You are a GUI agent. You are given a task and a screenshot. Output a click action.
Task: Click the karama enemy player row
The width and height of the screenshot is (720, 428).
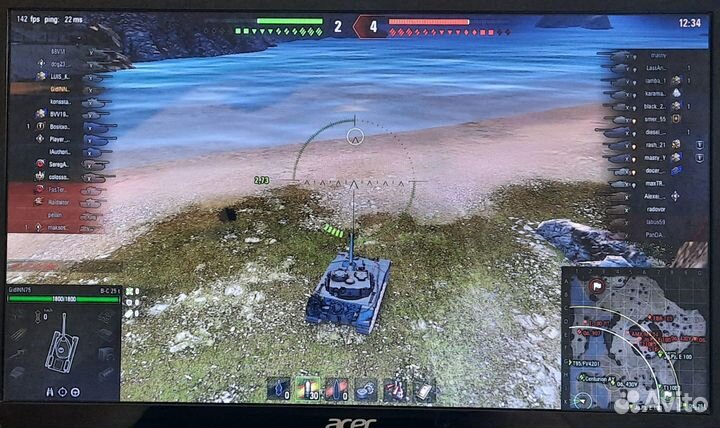point(655,92)
